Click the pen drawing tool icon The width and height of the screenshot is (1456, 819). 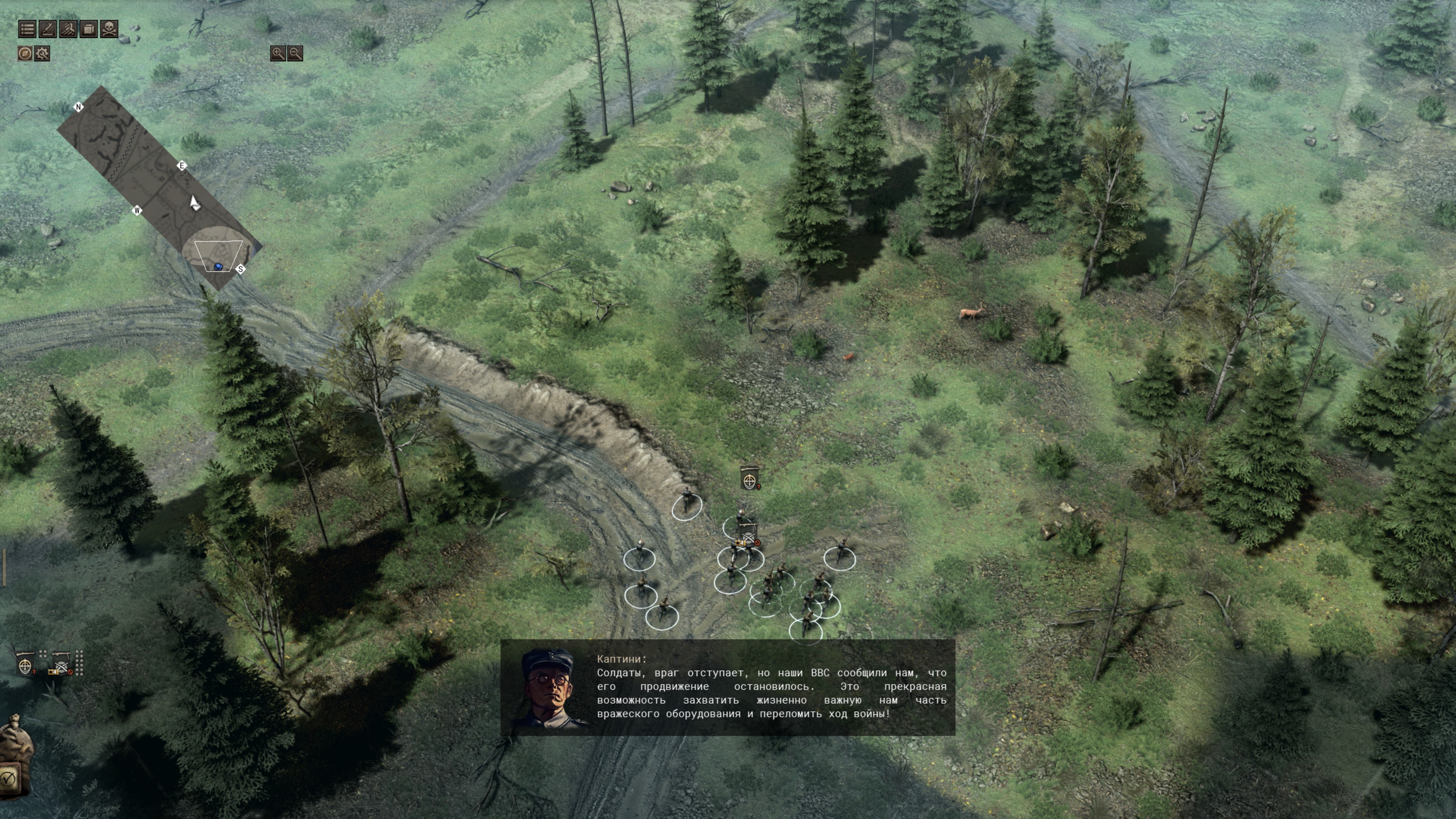48,29
